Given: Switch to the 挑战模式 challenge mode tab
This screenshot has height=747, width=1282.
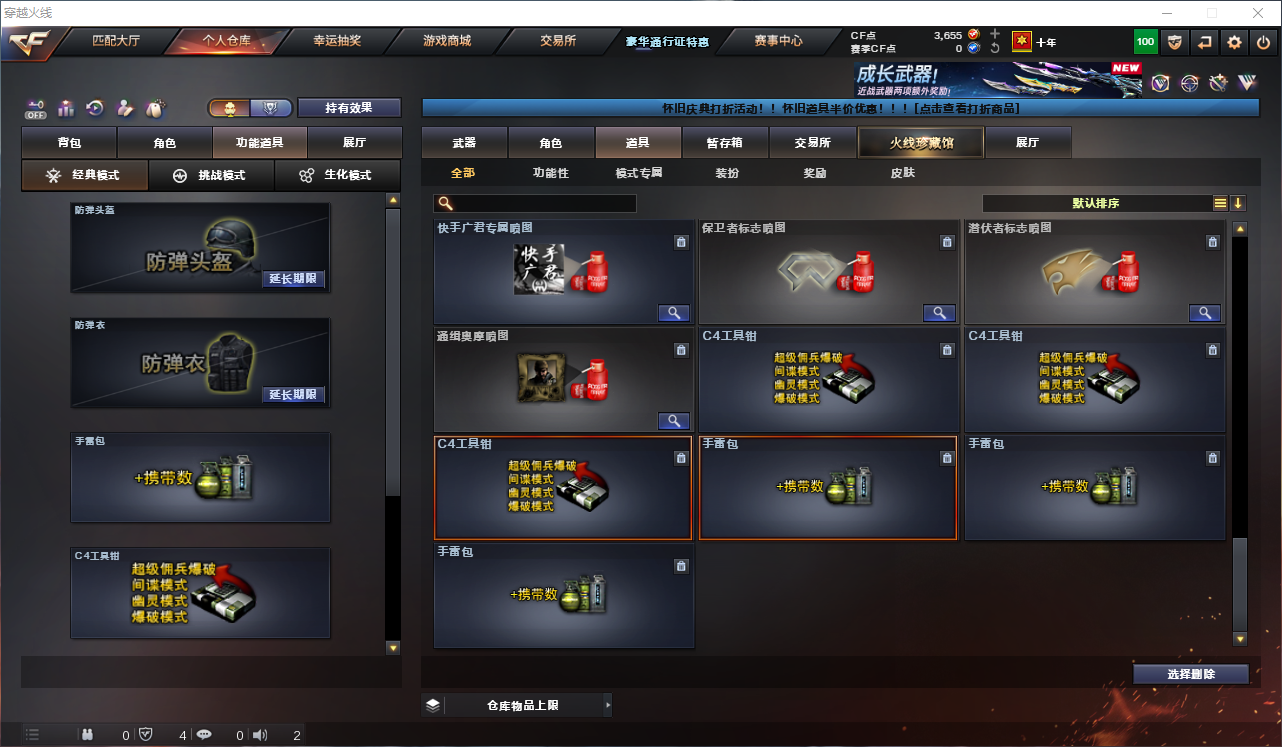Looking at the screenshot, I should pyautogui.click(x=211, y=175).
